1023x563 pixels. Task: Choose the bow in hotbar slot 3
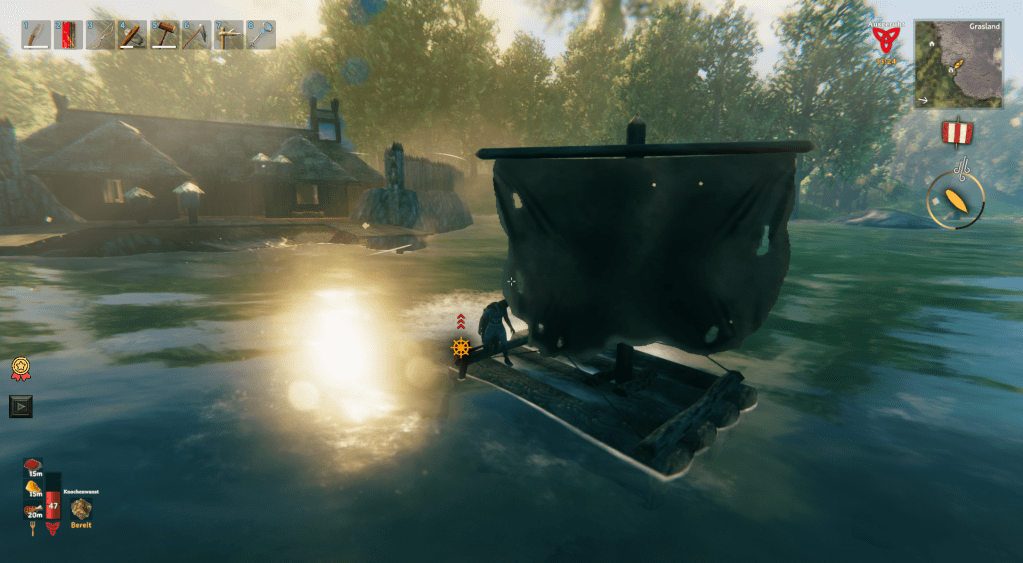(100, 35)
